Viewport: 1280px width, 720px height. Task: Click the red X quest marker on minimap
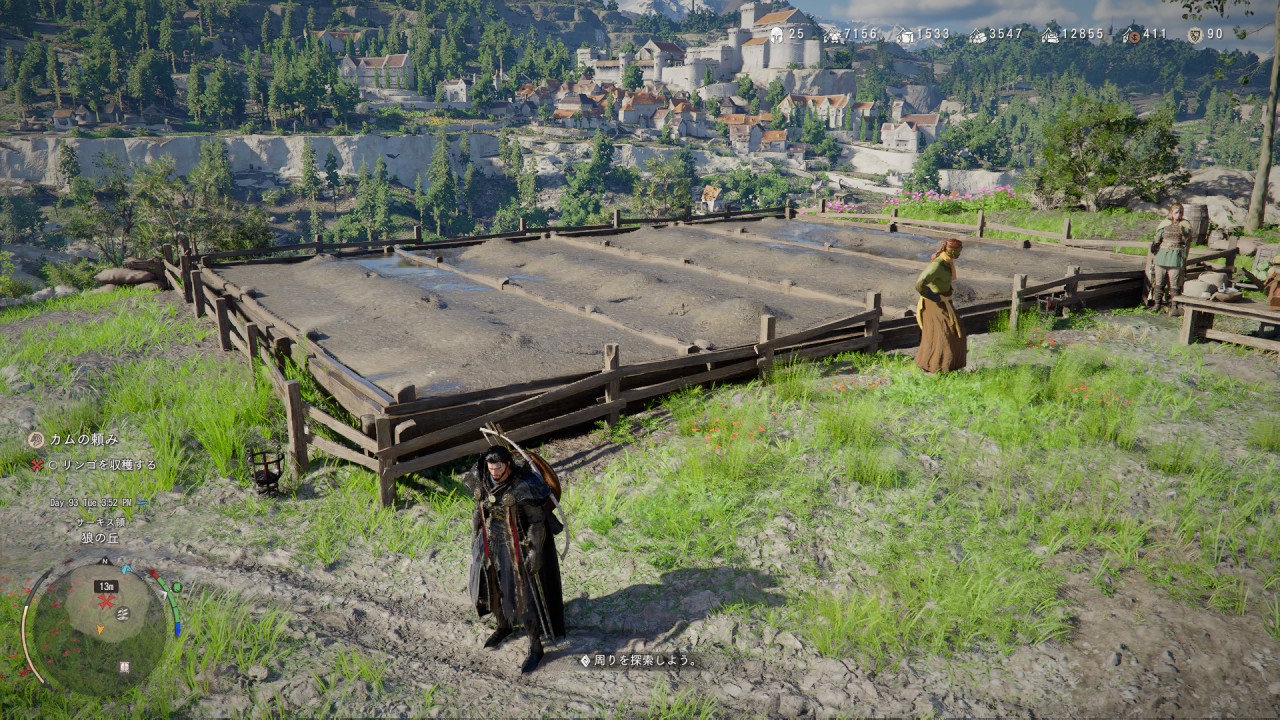105,601
